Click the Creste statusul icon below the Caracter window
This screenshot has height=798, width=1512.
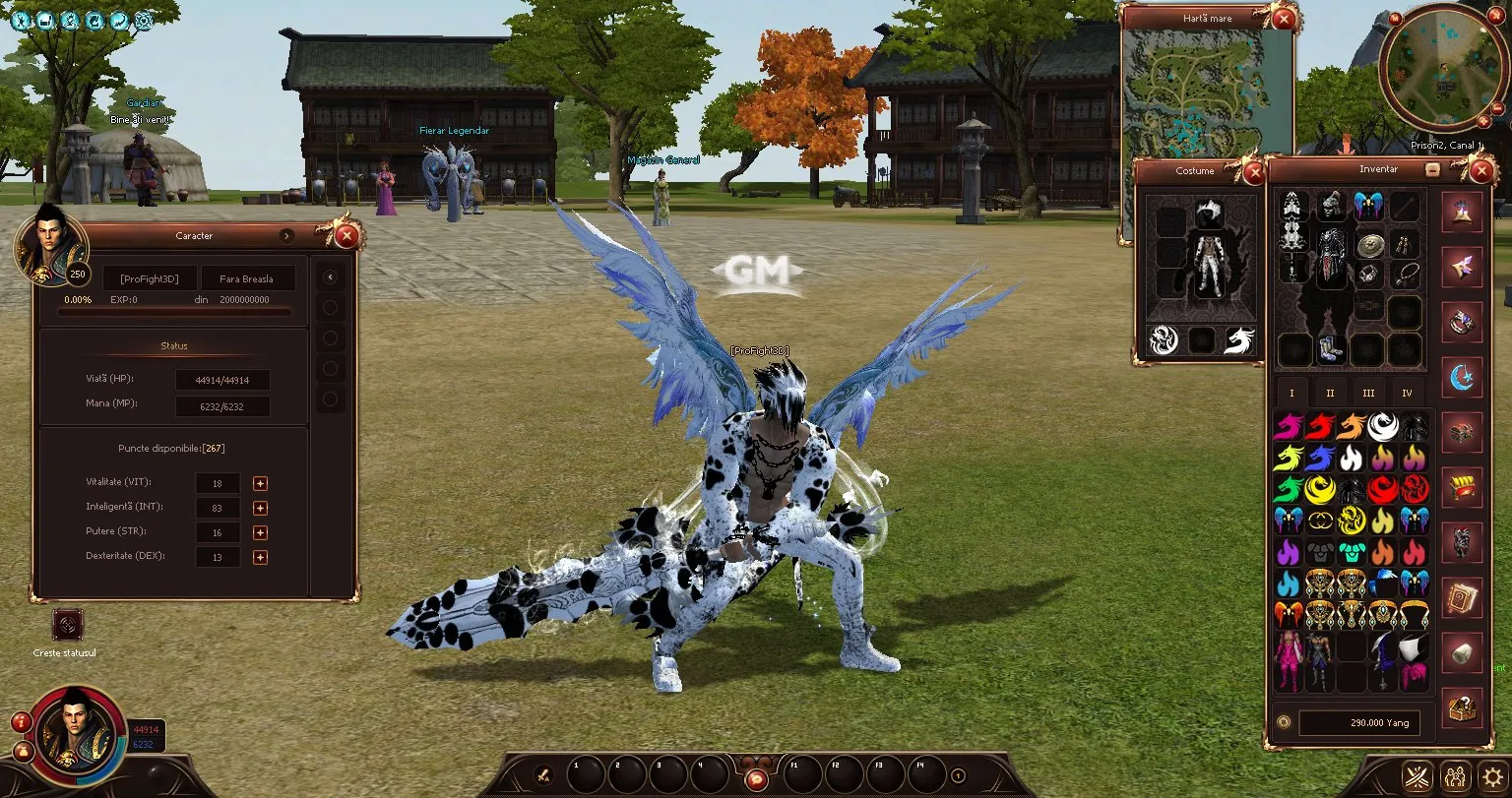[x=66, y=626]
